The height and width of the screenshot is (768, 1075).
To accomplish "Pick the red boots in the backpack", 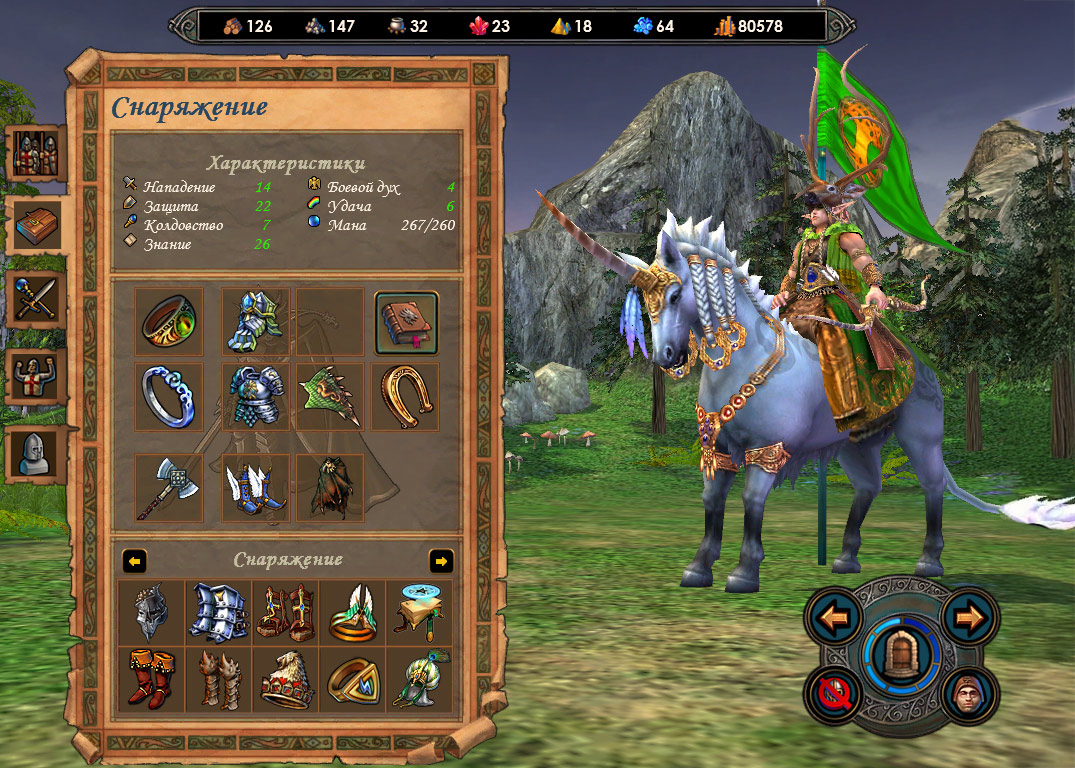I will (152, 679).
